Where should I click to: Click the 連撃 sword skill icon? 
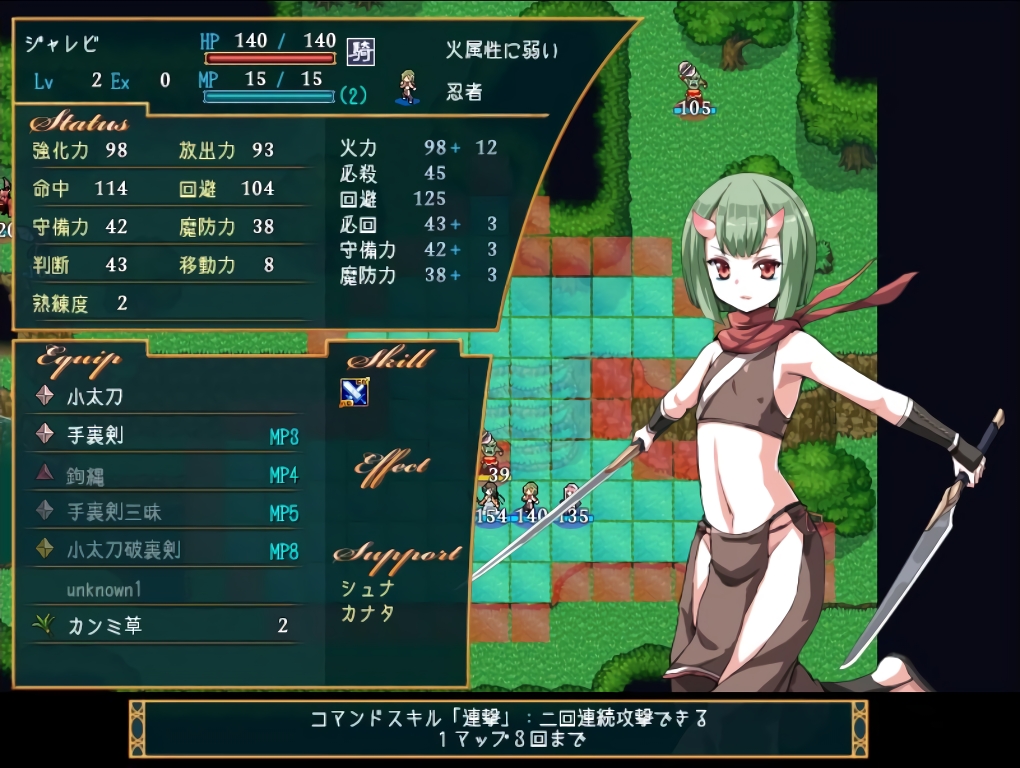354,392
